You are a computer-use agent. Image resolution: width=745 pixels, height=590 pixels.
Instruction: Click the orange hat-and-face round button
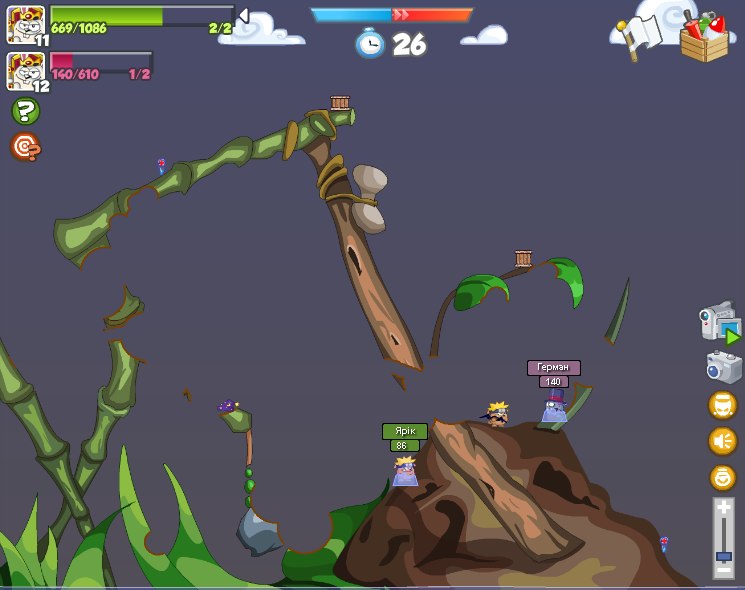pyautogui.click(x=722, y=405)
